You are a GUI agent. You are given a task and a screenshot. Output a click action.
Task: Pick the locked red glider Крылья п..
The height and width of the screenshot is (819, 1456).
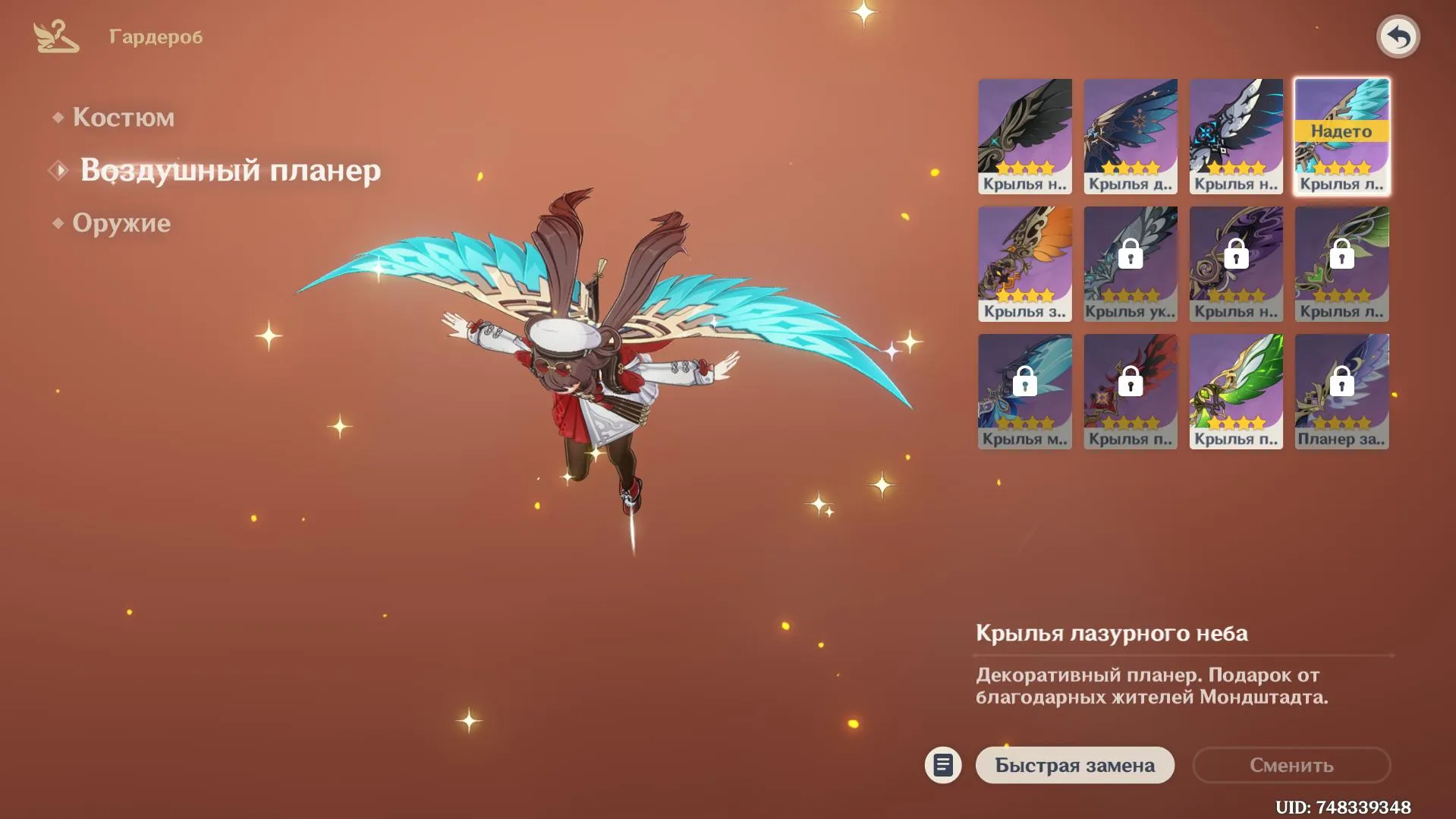pos(1130,391)
